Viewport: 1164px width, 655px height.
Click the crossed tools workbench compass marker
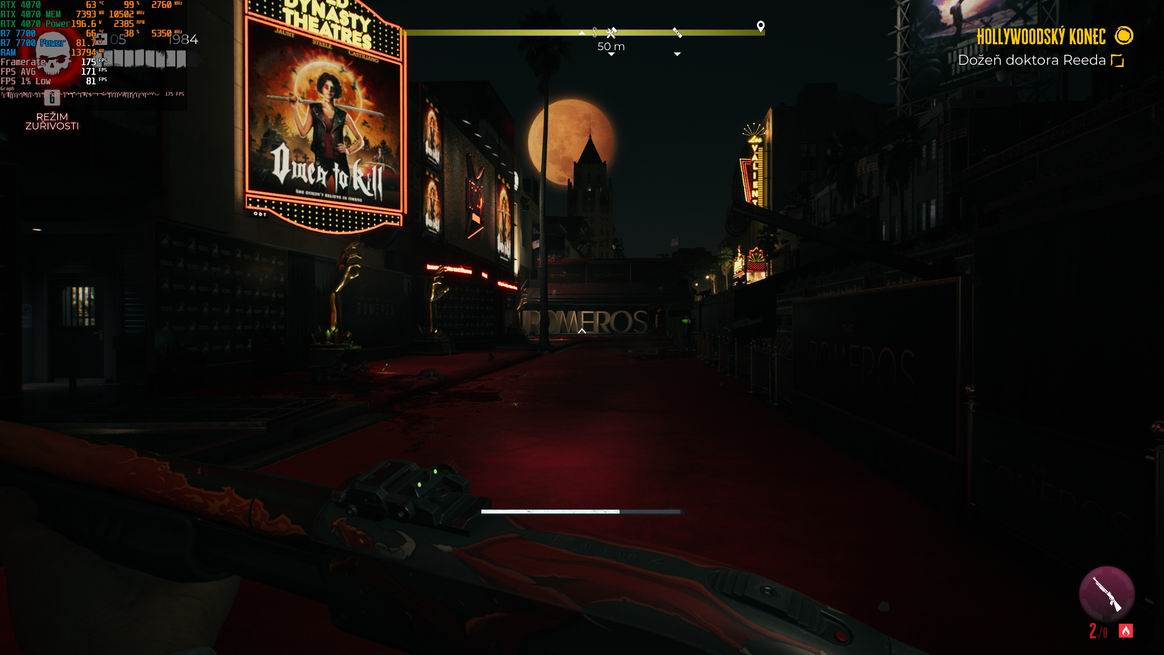[611, 33]
